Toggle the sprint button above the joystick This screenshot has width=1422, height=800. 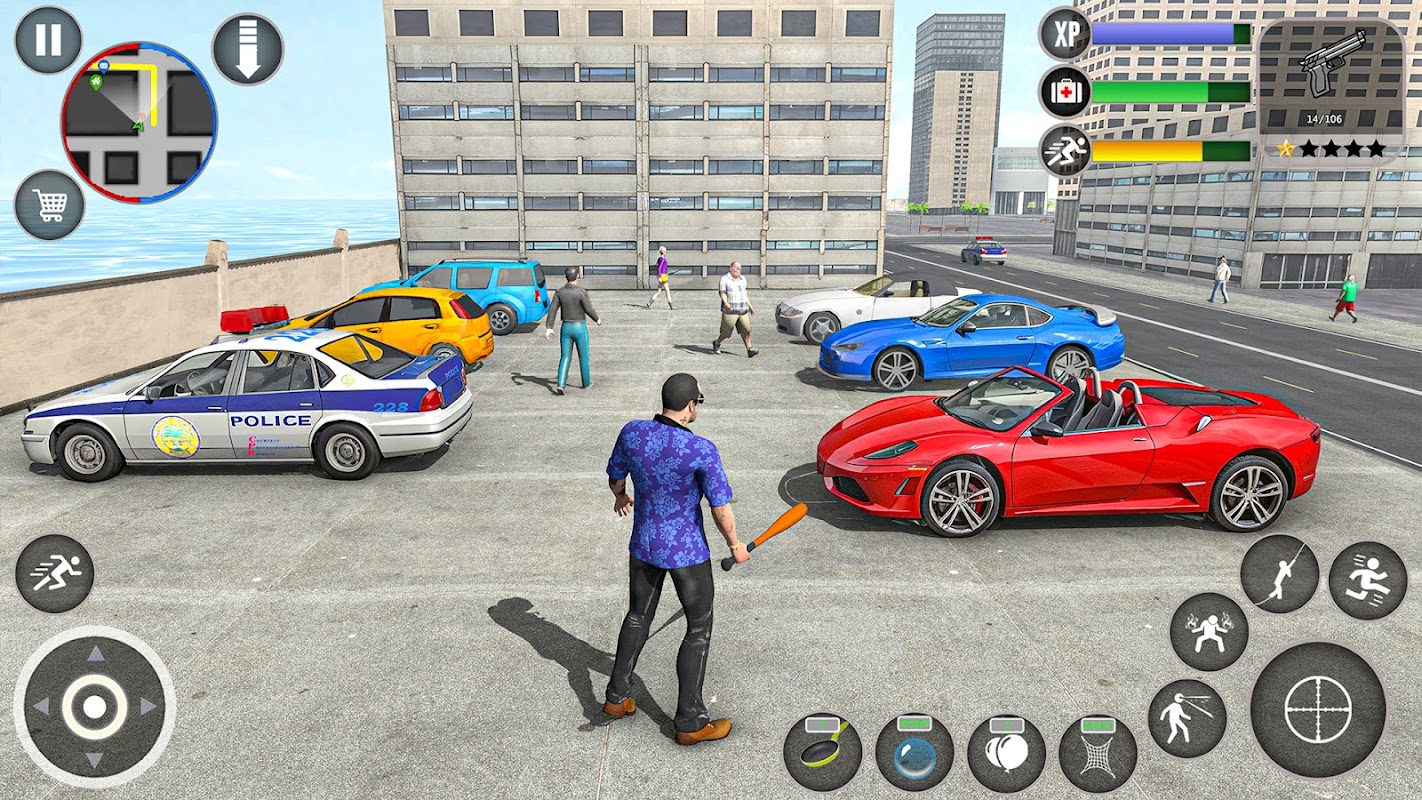tap(54, 573)
